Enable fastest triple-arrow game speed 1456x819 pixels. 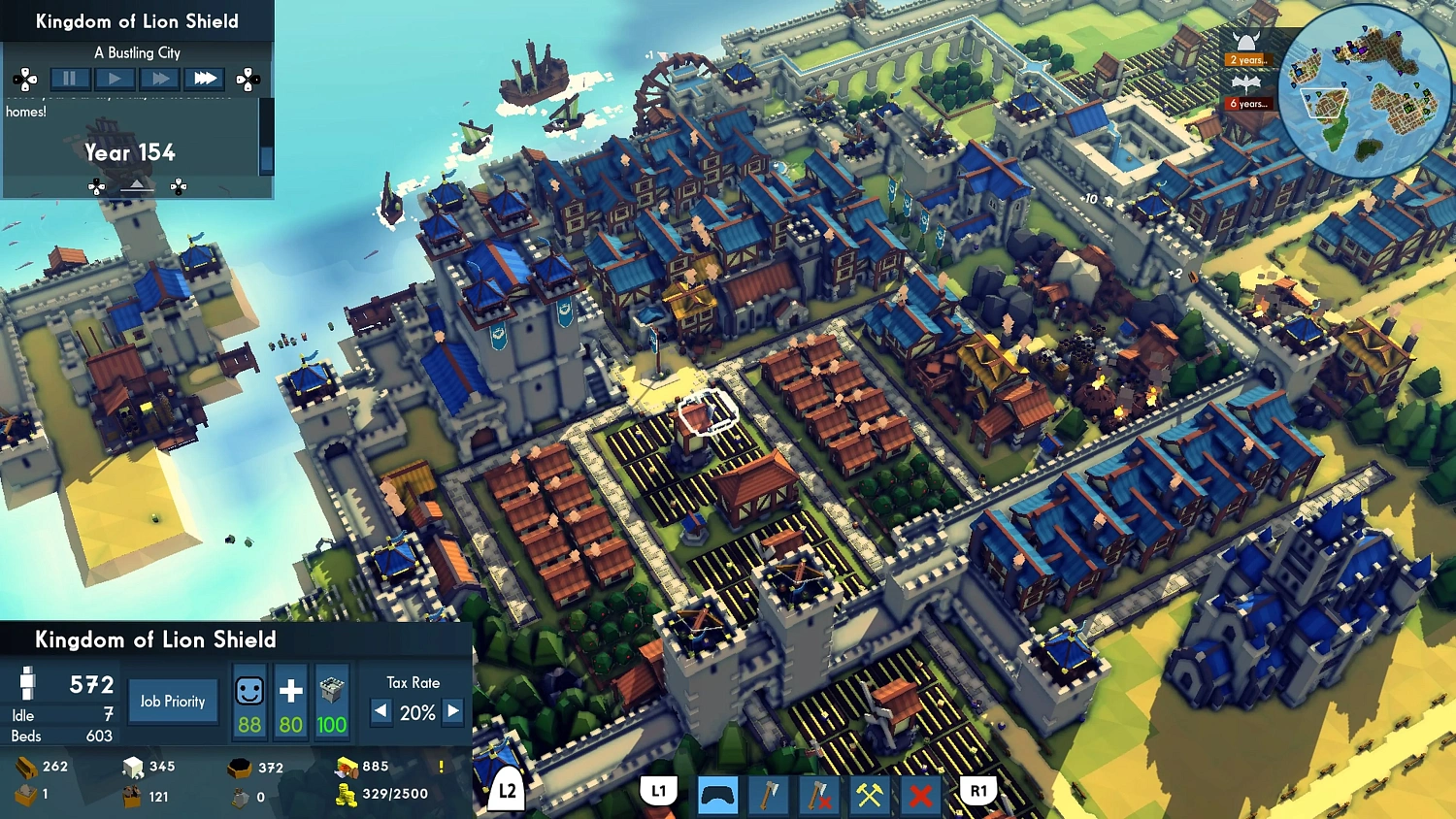205,78
